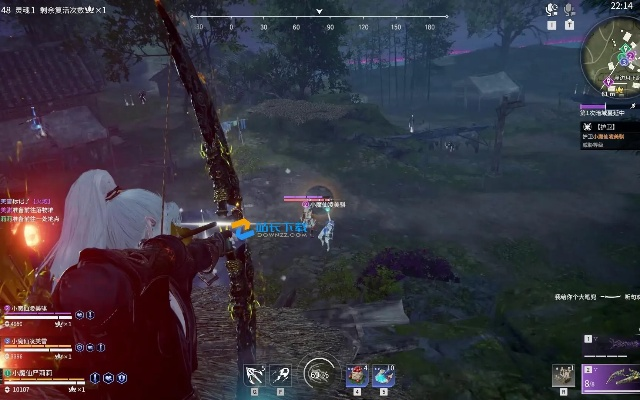Viewport: 640px width, 400px height.
Task: Use the blue consumable item slot
Action: [x=383, y=375]
